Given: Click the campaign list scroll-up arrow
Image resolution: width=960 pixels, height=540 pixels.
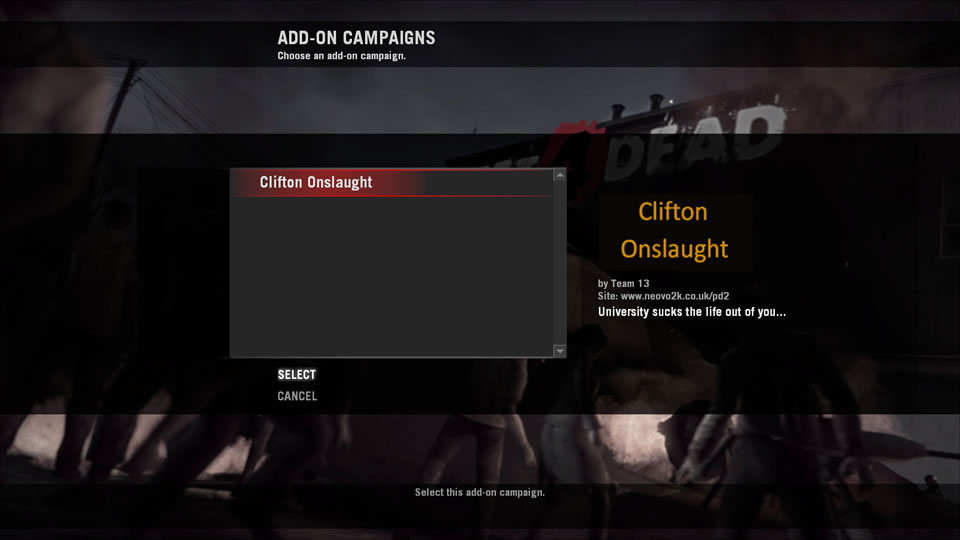Looking at the screenshot, I should click(x=560, y=175).
